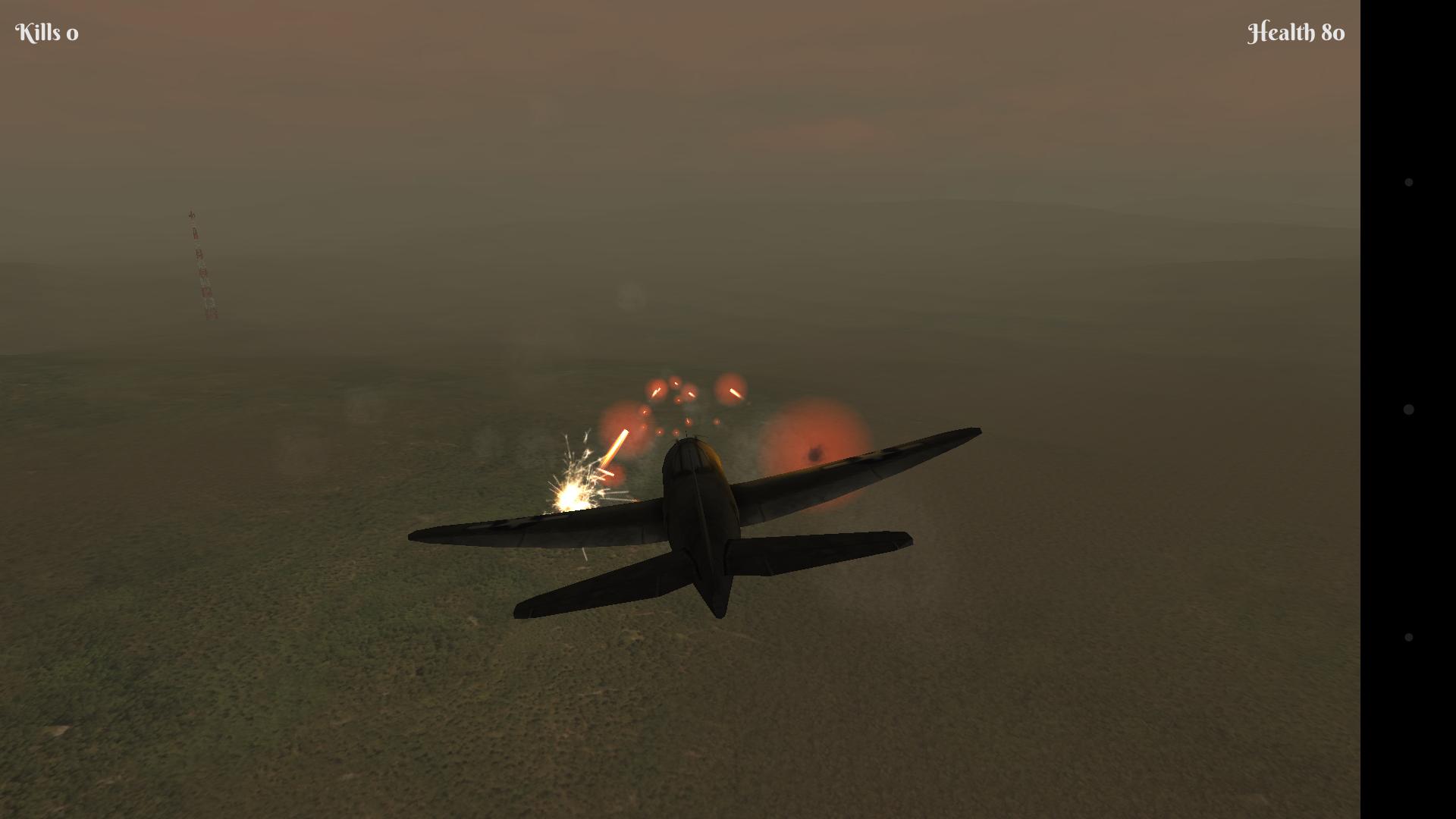
Task: Tap the top dot on the right edge
Action: pyautogui.click(x=1407, y=180)
